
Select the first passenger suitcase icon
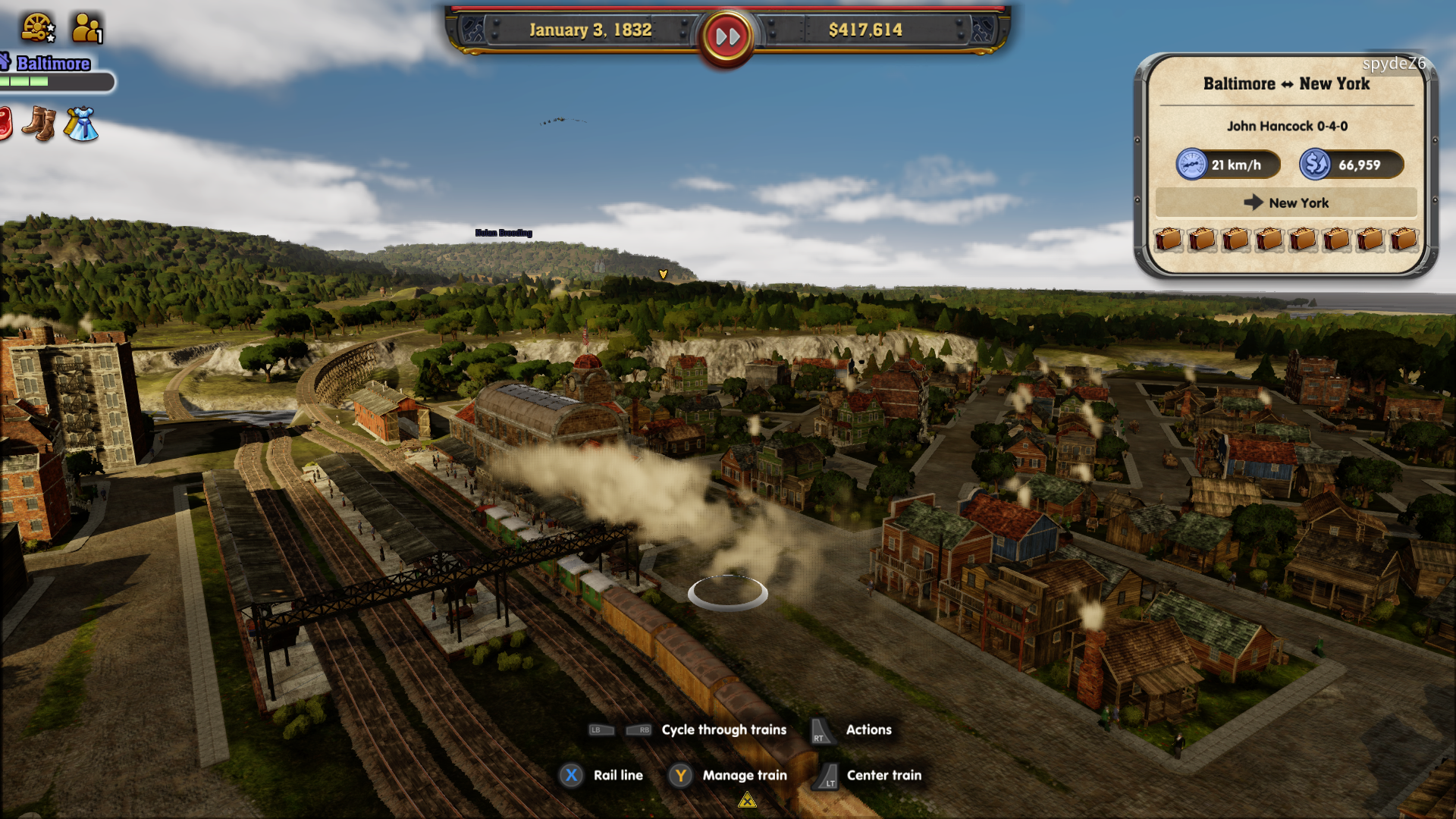click(1168, 240)
